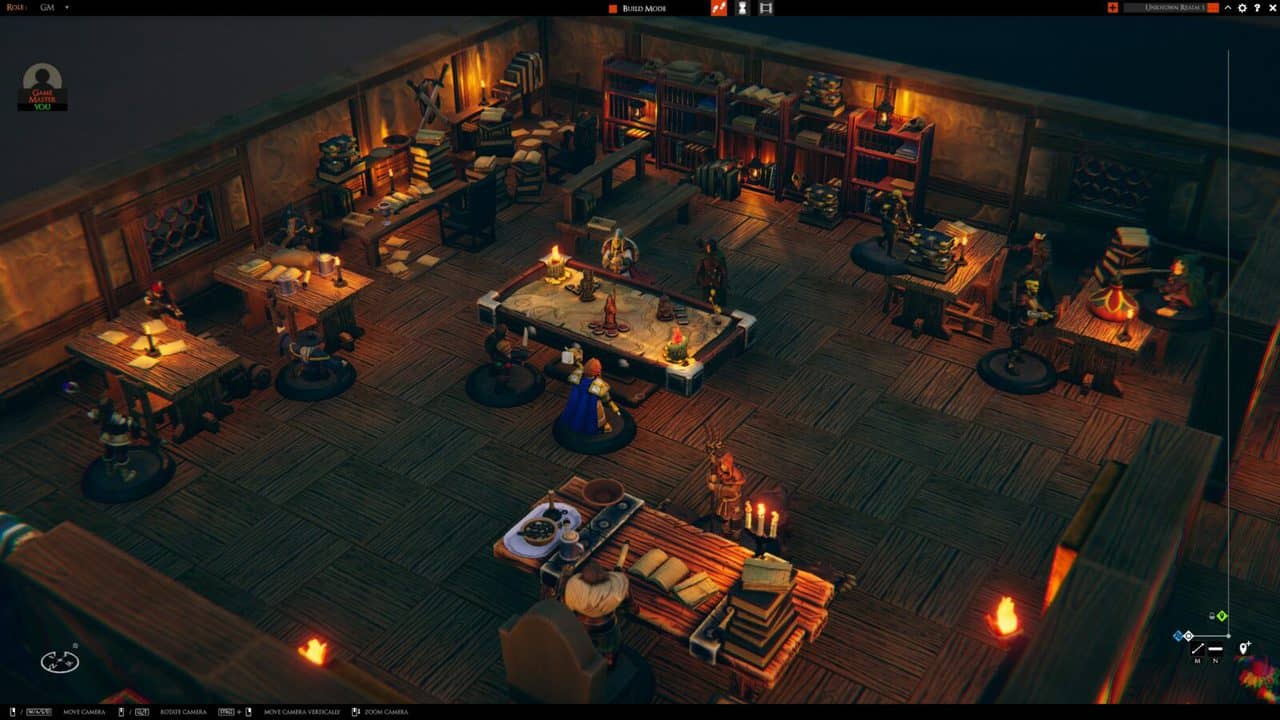Toggle the lock icon near the slab slider
The image size is (1280, 720).
tap(1211, 615)
